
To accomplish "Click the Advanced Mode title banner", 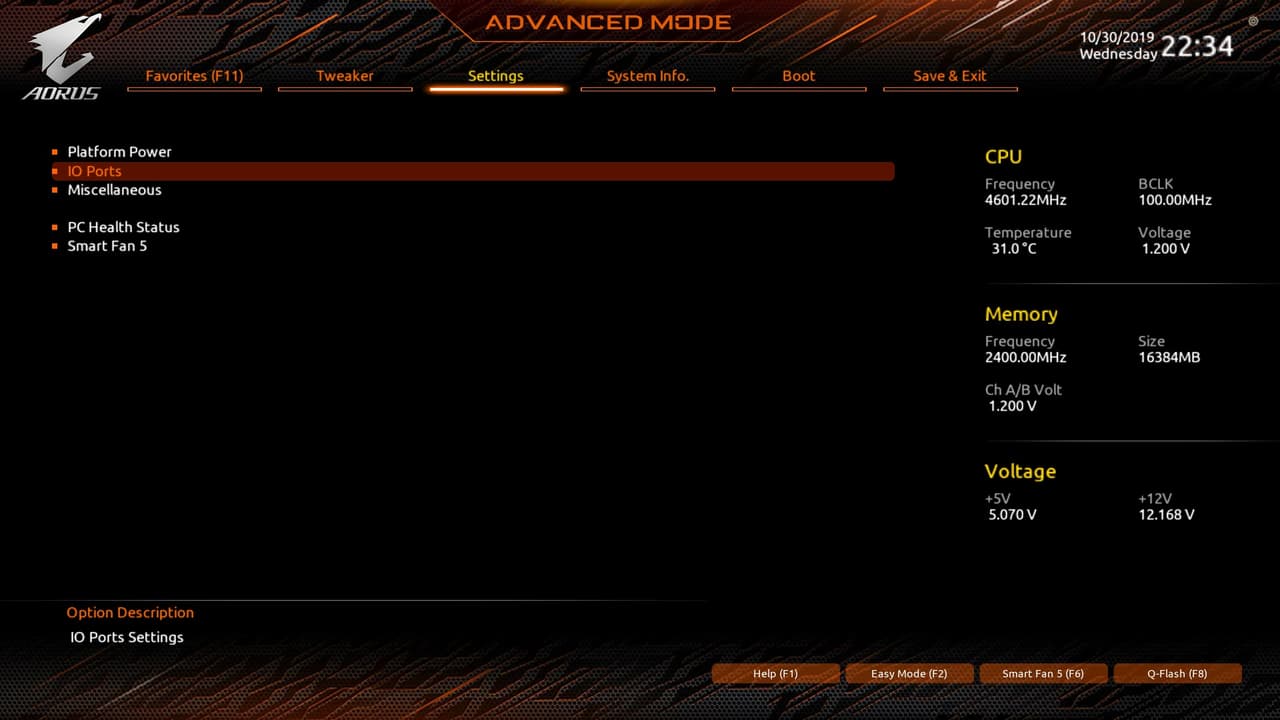I will point(605,22).
